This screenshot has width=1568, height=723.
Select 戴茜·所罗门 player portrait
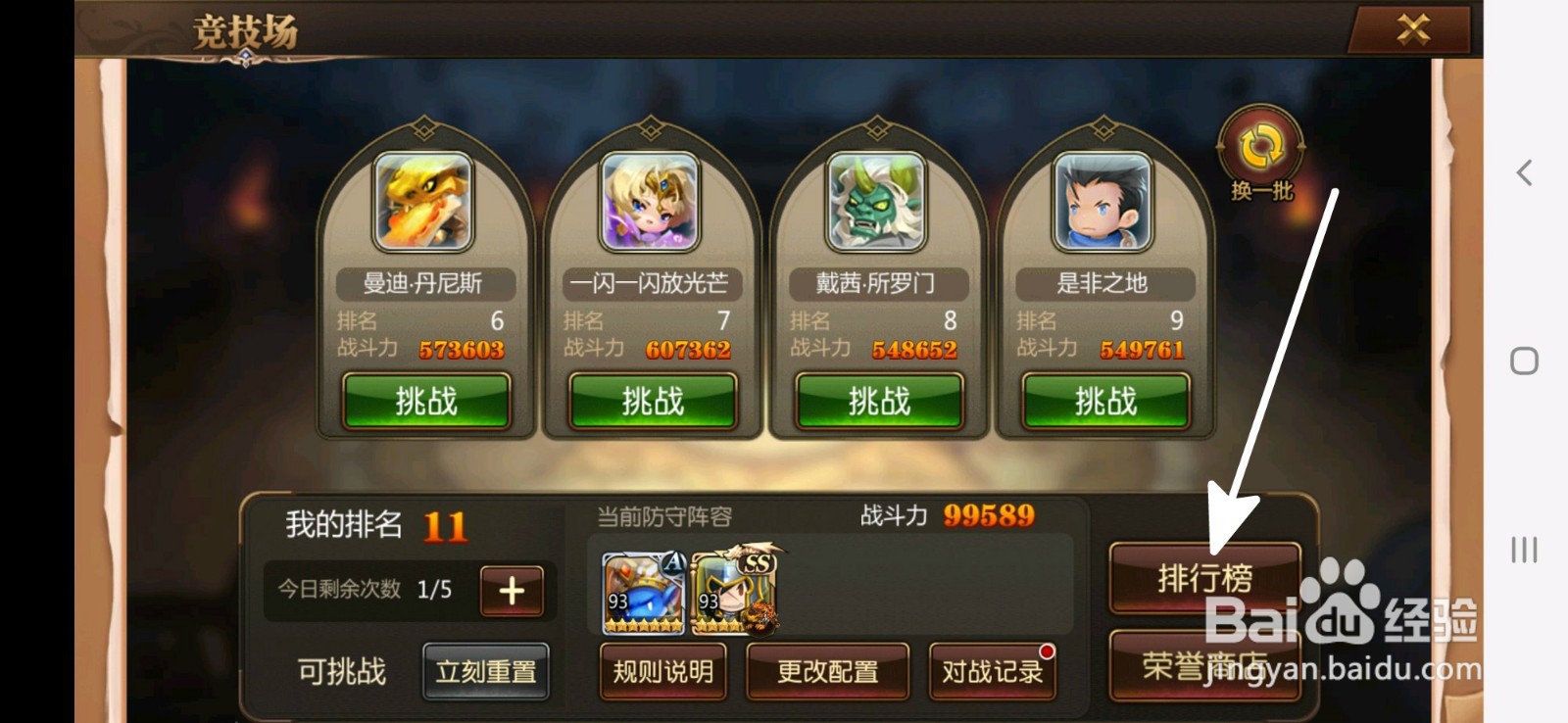click(878, 203)
